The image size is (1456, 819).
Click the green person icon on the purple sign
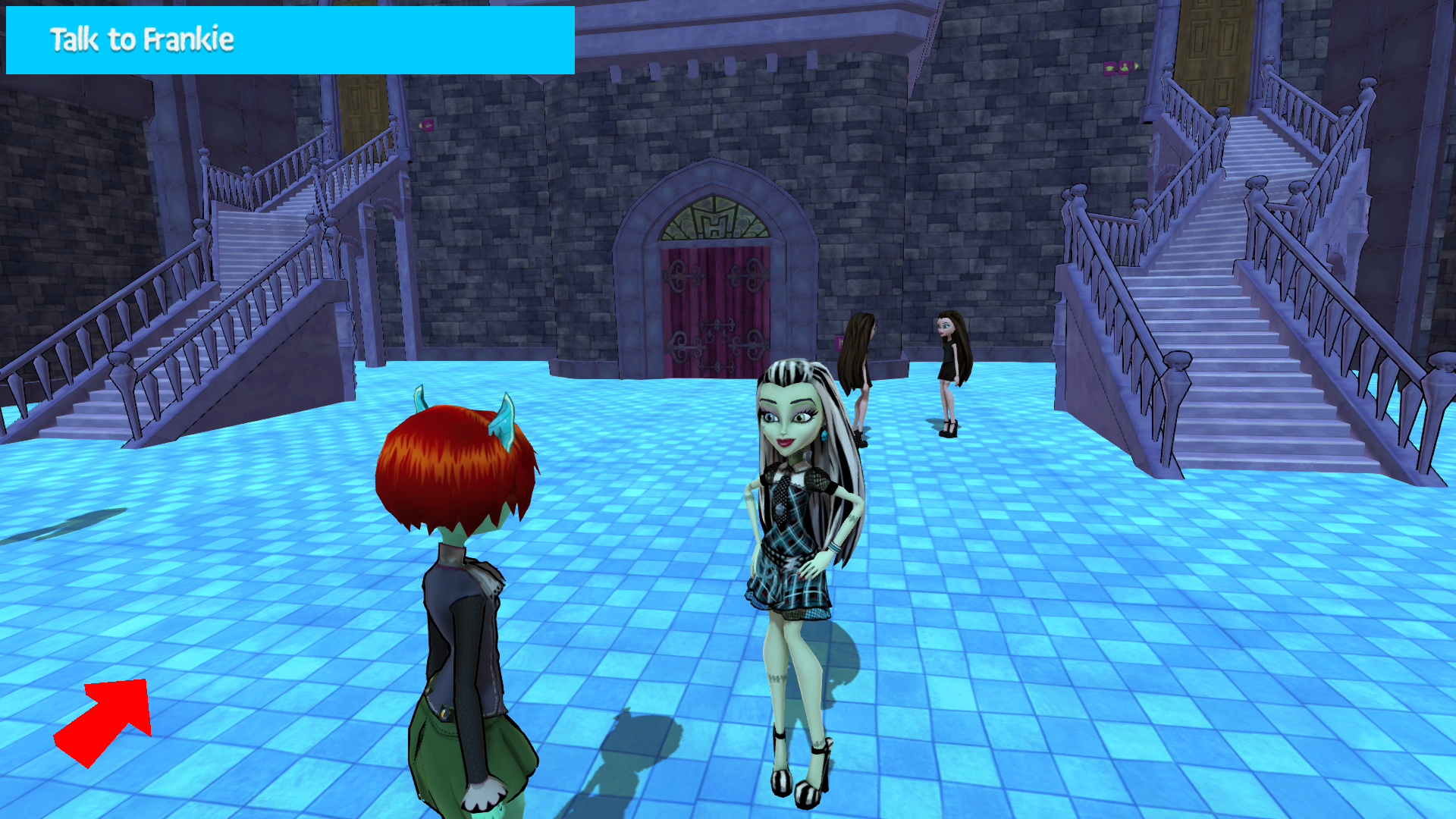point(1124,67)
